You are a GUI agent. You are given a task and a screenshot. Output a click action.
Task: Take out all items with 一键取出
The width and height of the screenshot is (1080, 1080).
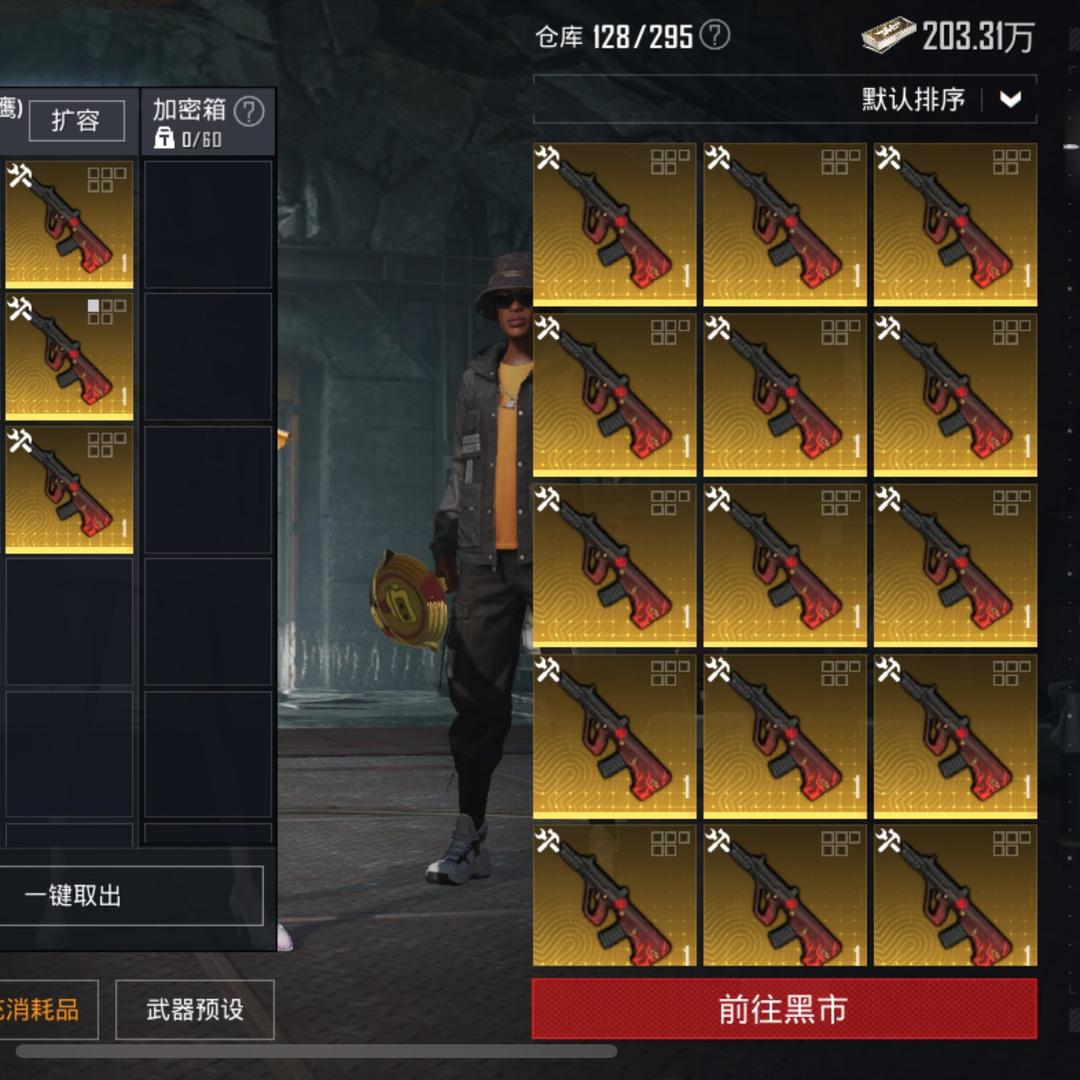[130, 896]
